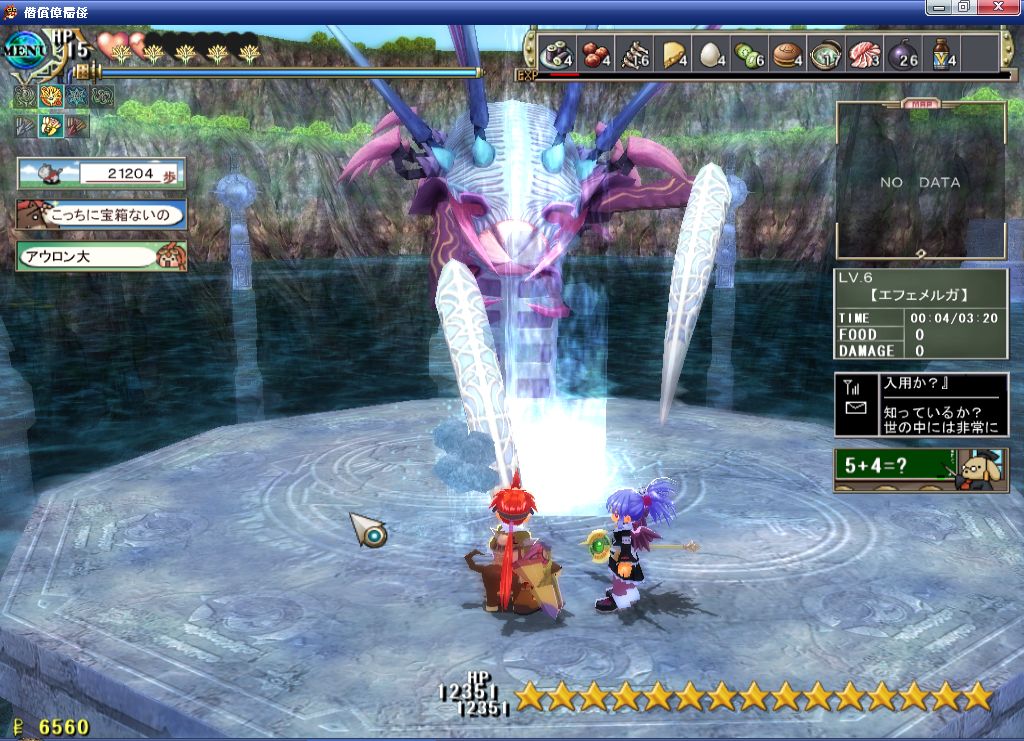Select the sushi roll food slot
Screen dimensions: 1024x741
tap(555, 53)
